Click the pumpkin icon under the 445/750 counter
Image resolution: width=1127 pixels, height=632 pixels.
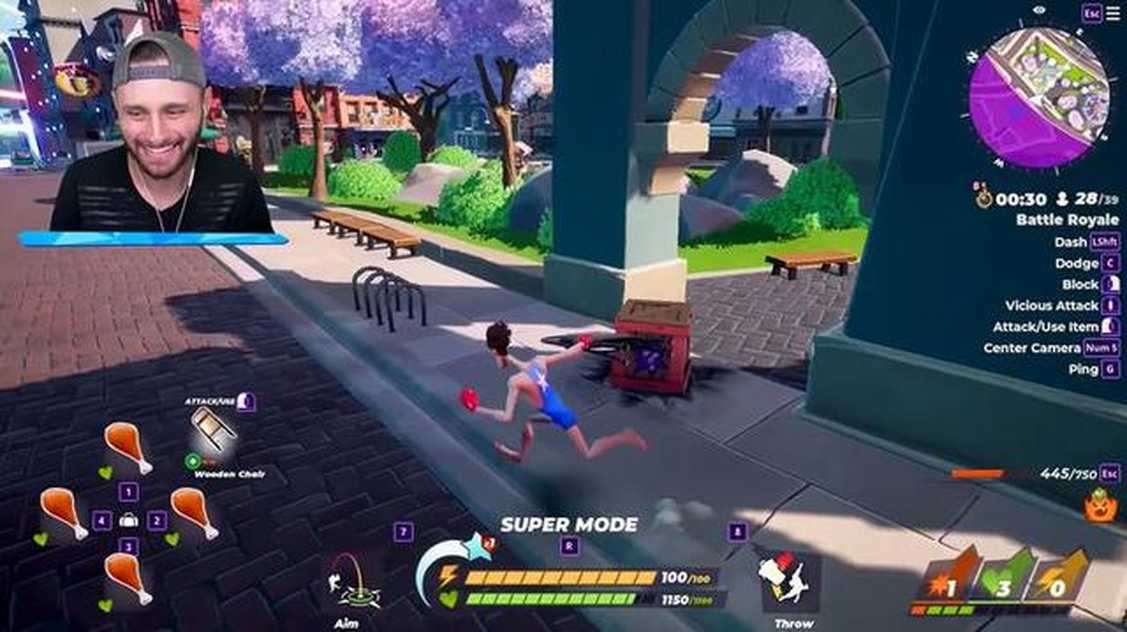point(1100,505)
